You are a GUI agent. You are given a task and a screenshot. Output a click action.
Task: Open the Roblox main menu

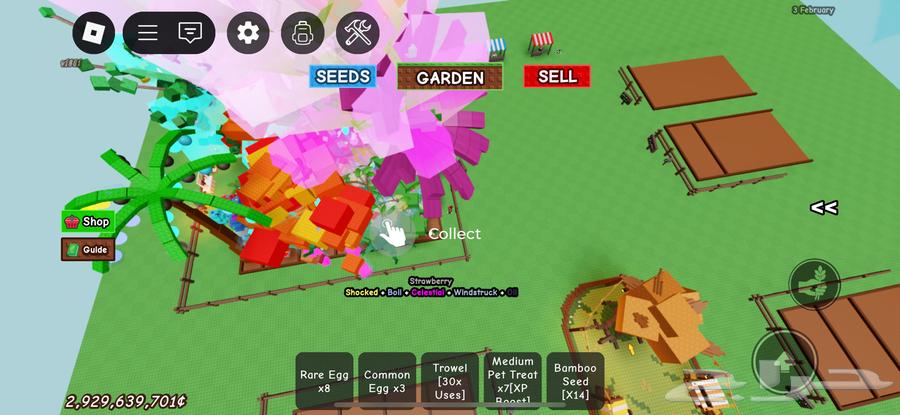pos(93,33)
